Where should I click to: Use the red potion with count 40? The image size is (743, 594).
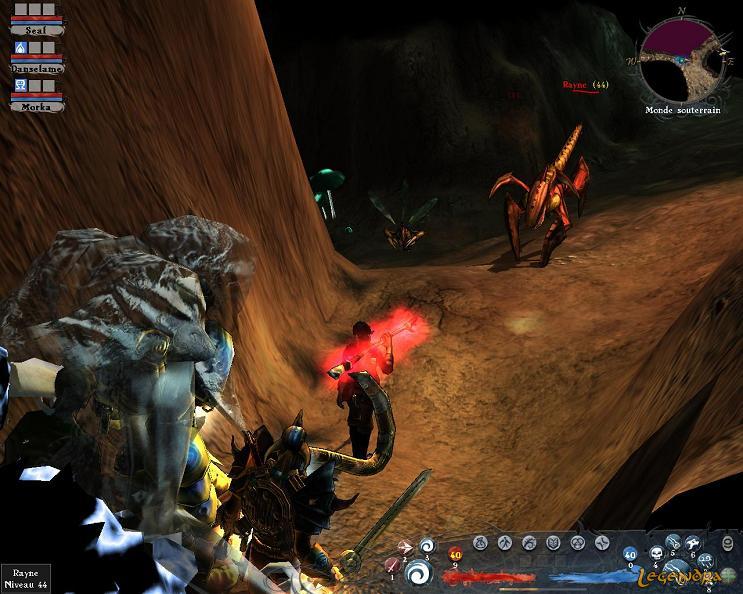456,554
